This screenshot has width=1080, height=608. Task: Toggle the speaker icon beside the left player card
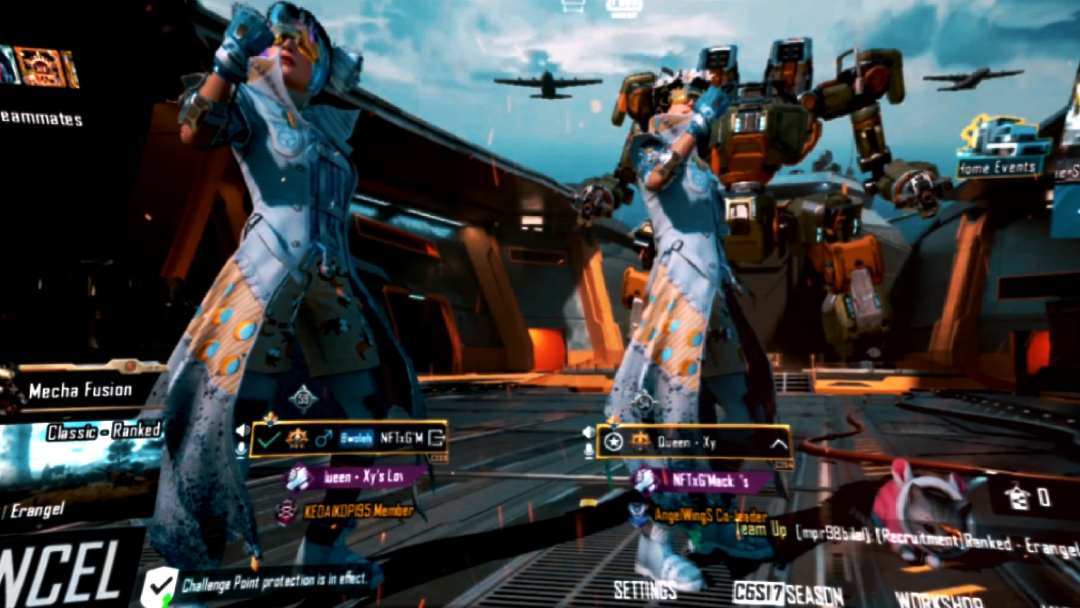click(241, 430)
